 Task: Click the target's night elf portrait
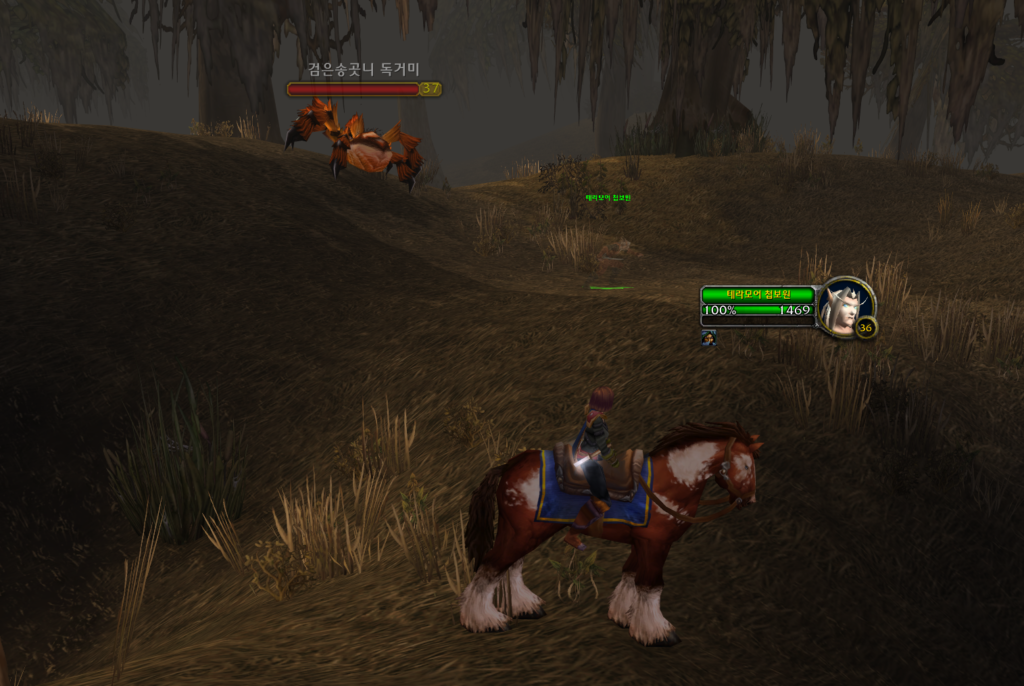(844, 306)
